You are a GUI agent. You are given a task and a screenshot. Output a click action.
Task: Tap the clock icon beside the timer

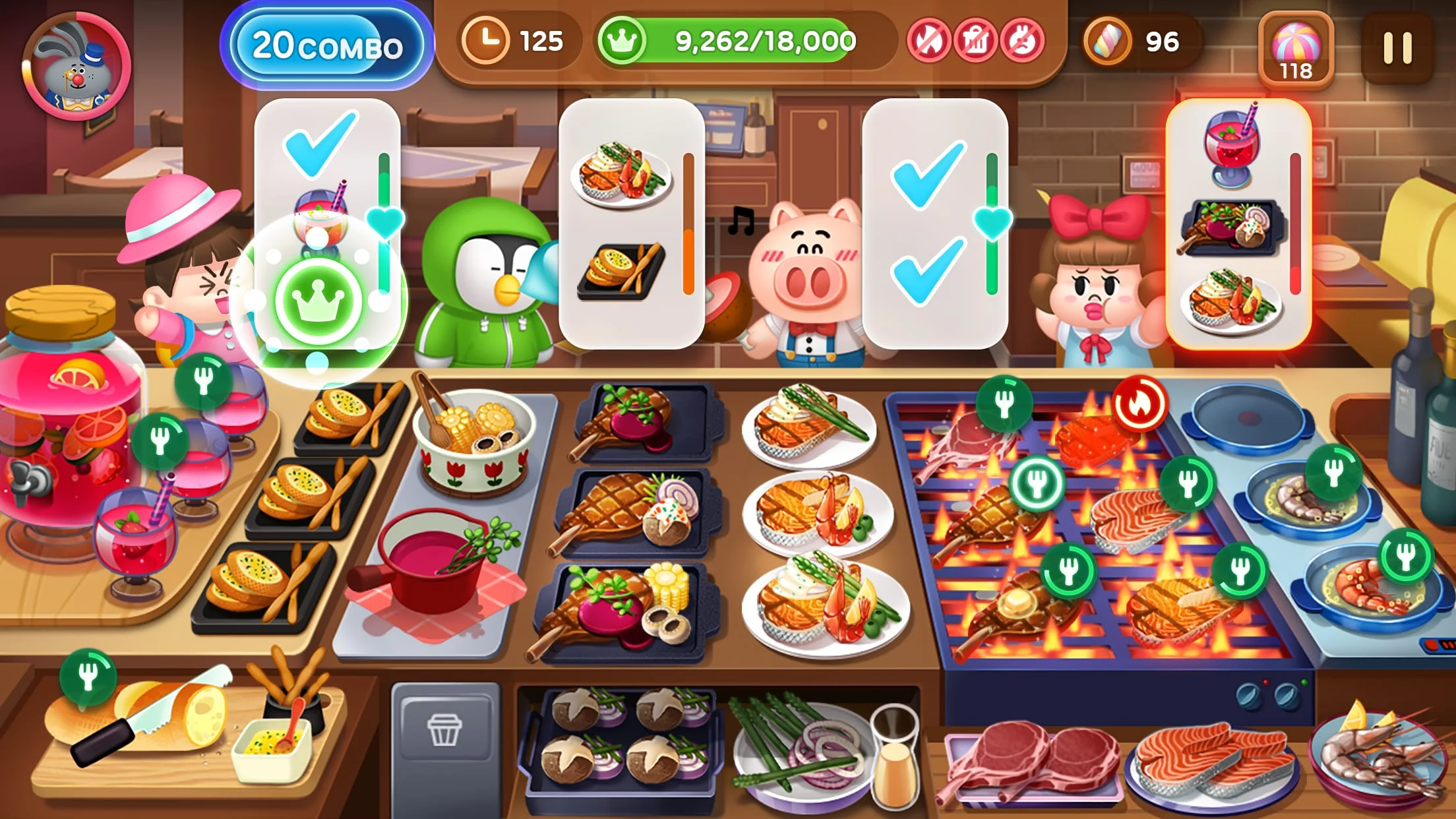point(487,41)
